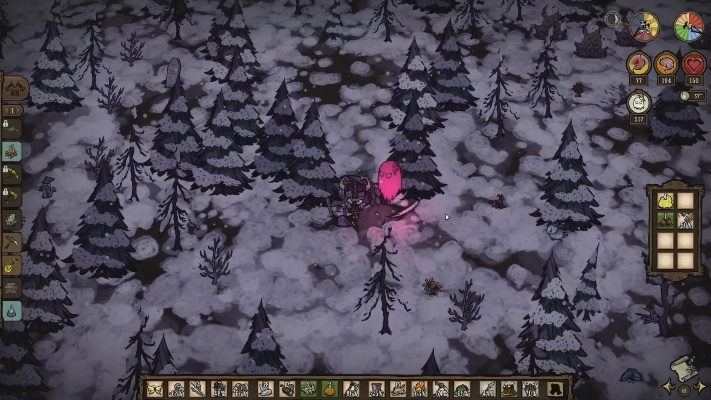
Task: Click the green highlighted hotbar slot
Action: click(x=308, y=389)
